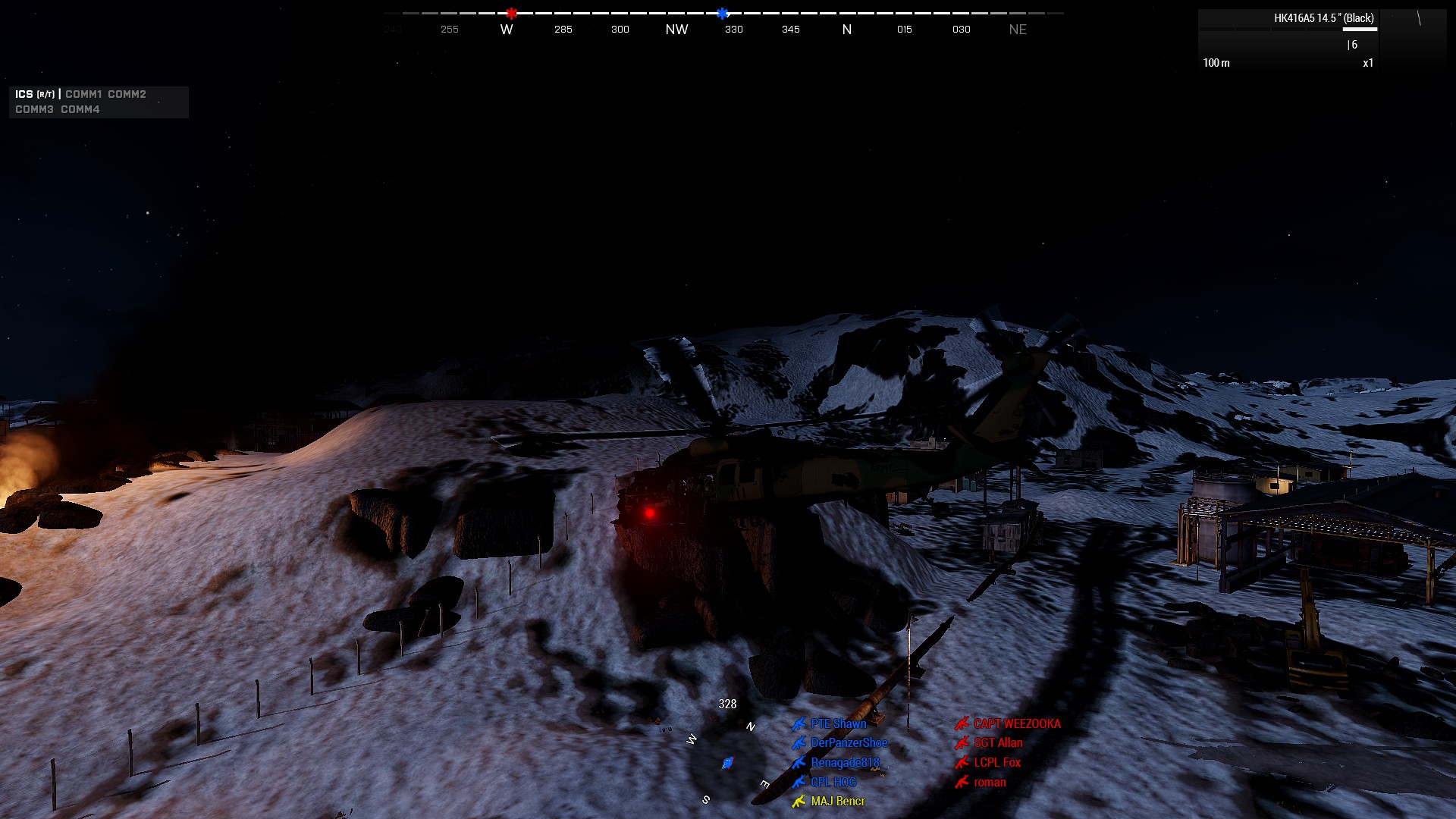Switch to the COMM1 radio channel

[83, 94]
